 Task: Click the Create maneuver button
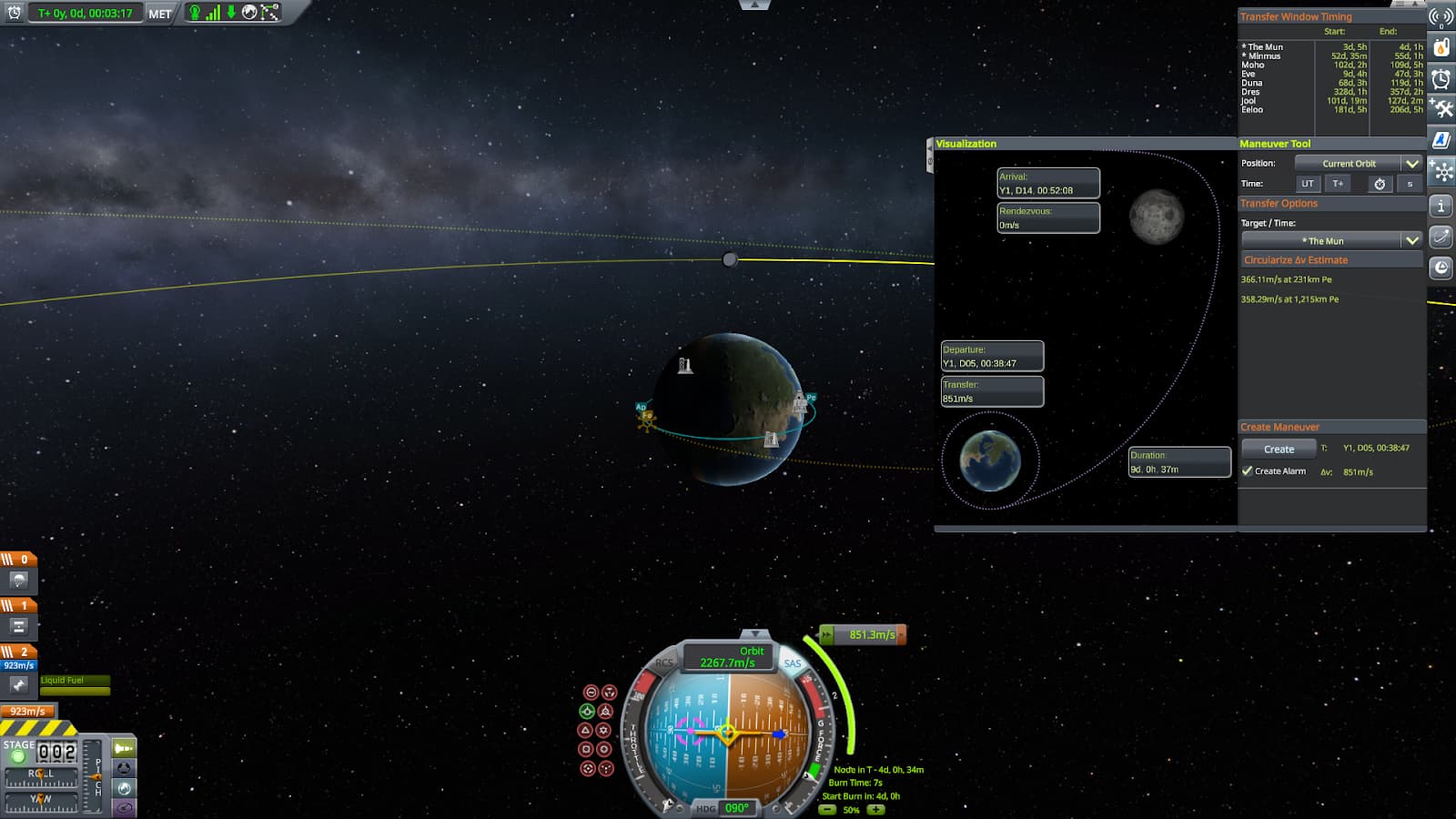pyautogui.click(x=1279, y=449)
